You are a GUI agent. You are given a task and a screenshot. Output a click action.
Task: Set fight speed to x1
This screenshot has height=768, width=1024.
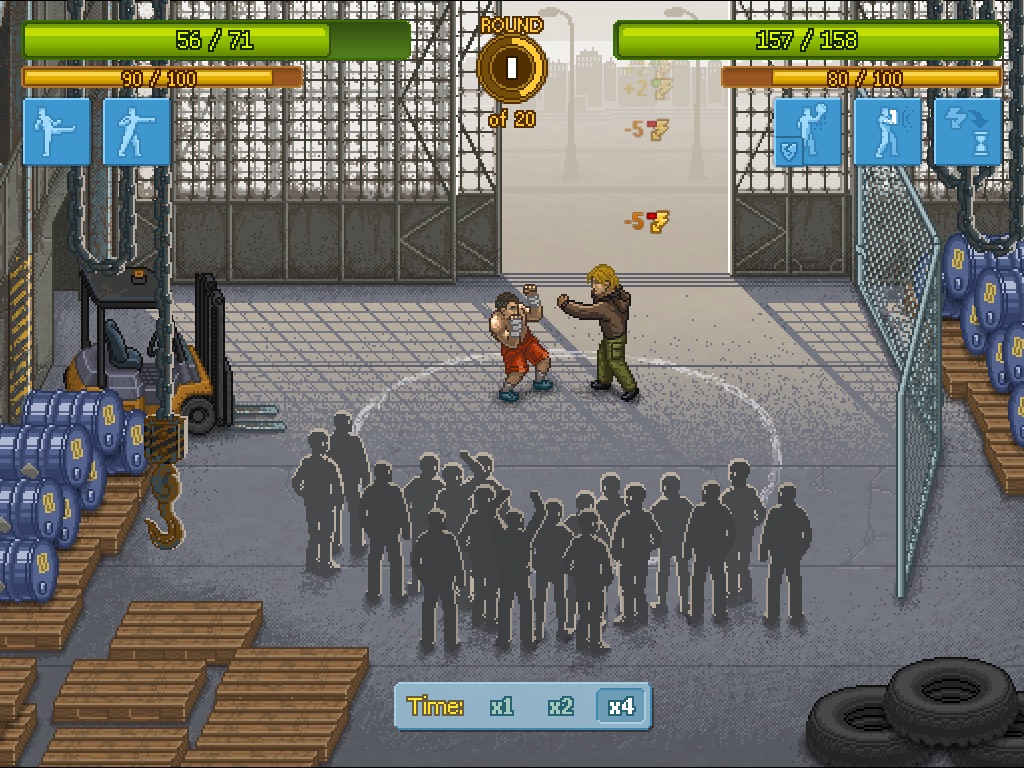[502, 707]
